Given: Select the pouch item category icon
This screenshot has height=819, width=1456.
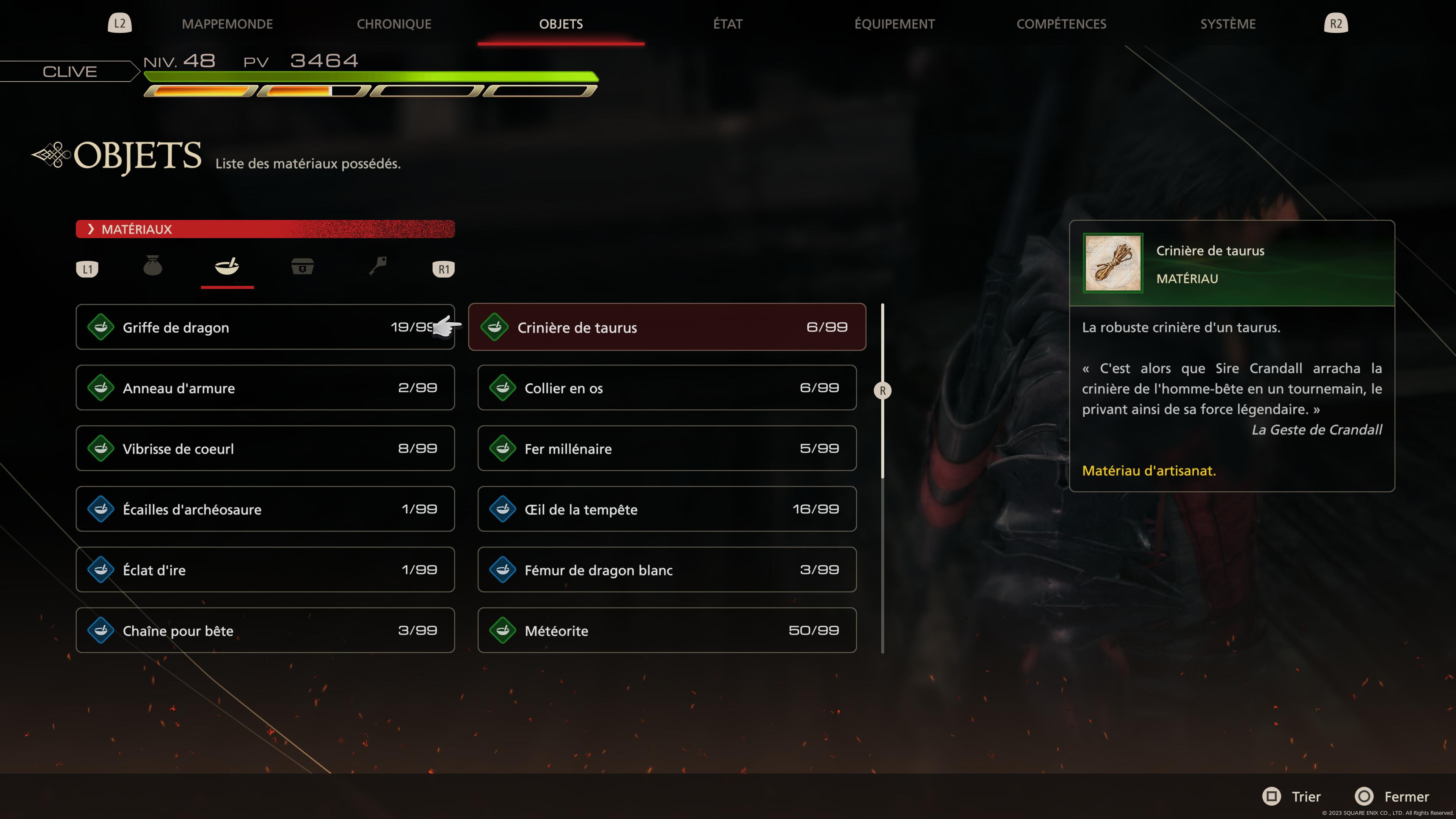Looking at the screenshot, I should (152, 266).
